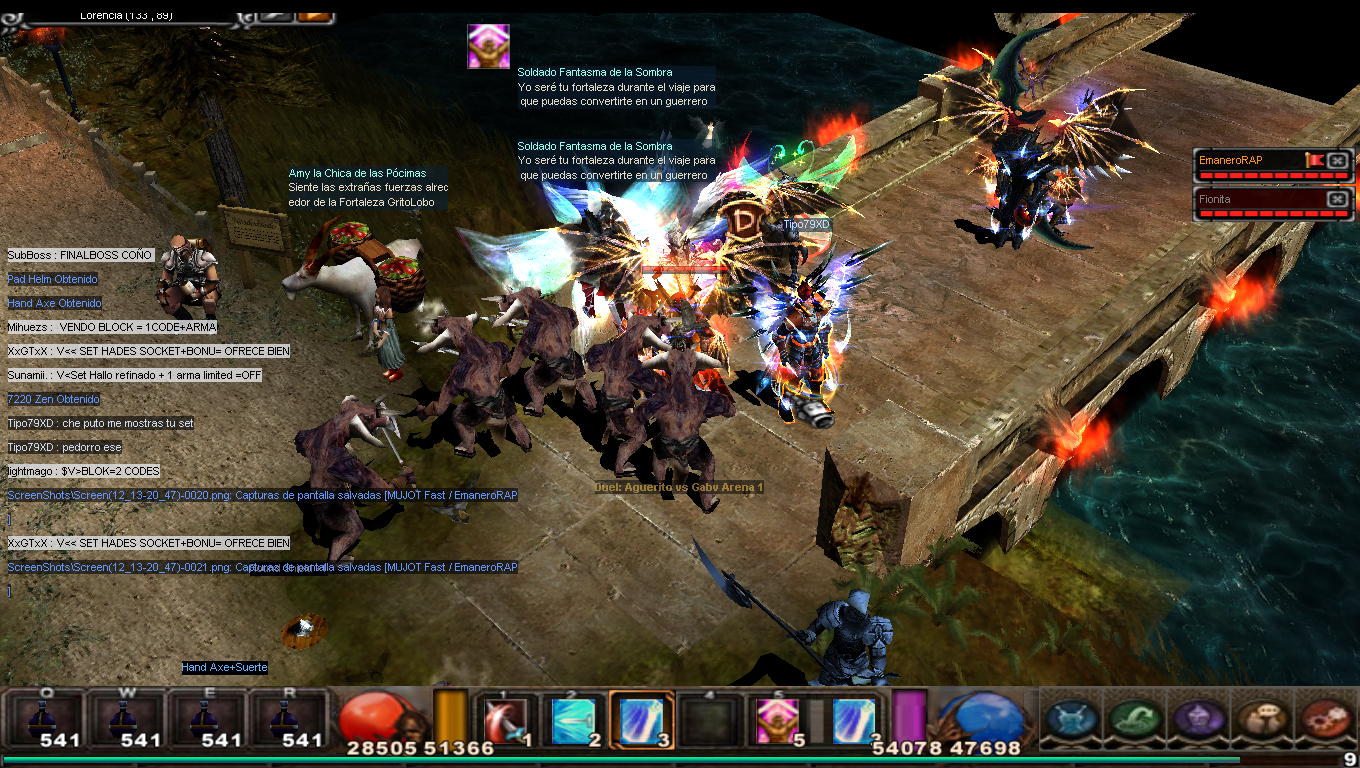This screenshot has height=768, width=1360.
Task: Click the blue crossed-swords round menu button
Action: [x=1071, y=718]
